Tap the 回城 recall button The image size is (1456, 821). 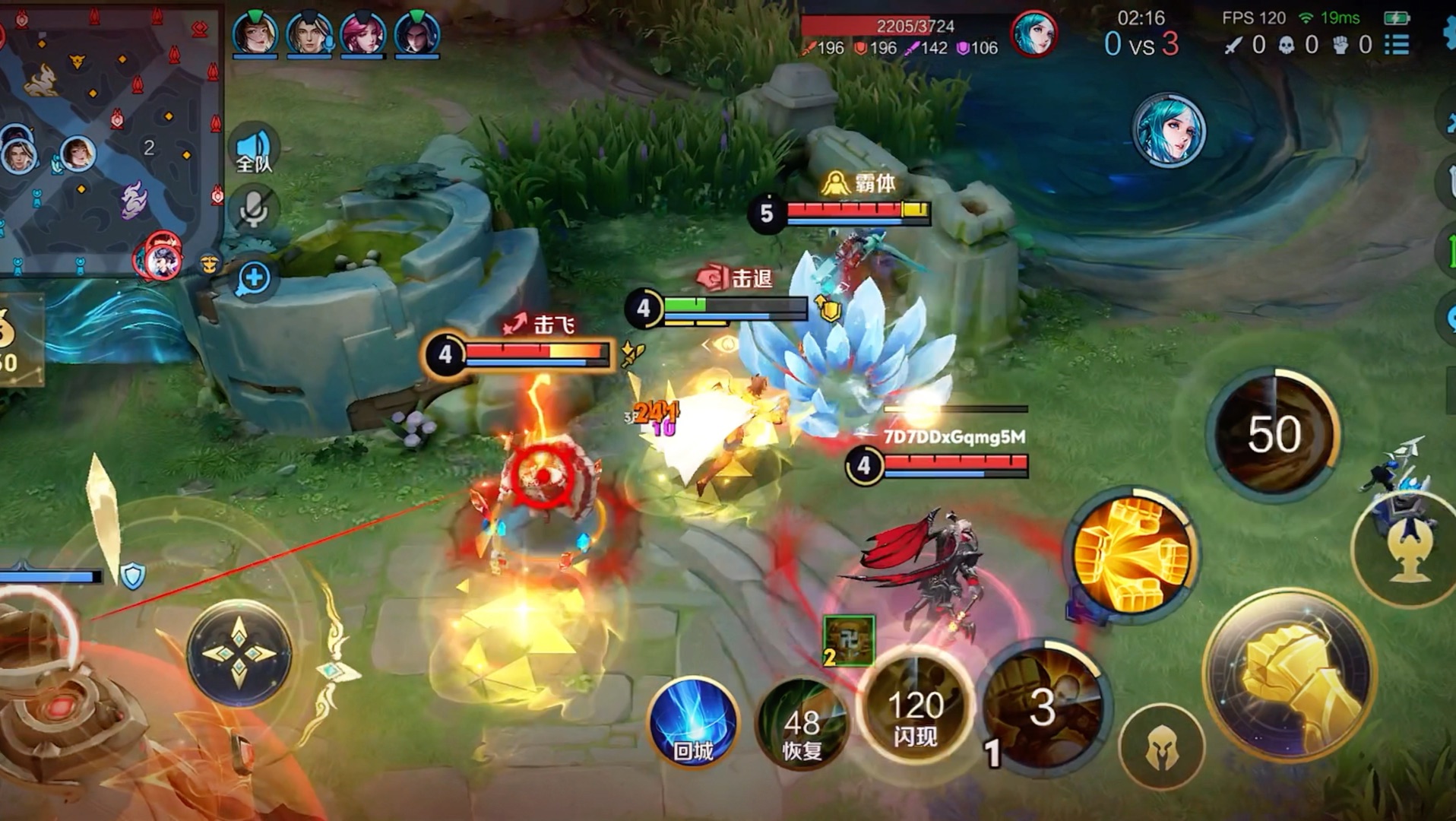(x=692, y=722)
